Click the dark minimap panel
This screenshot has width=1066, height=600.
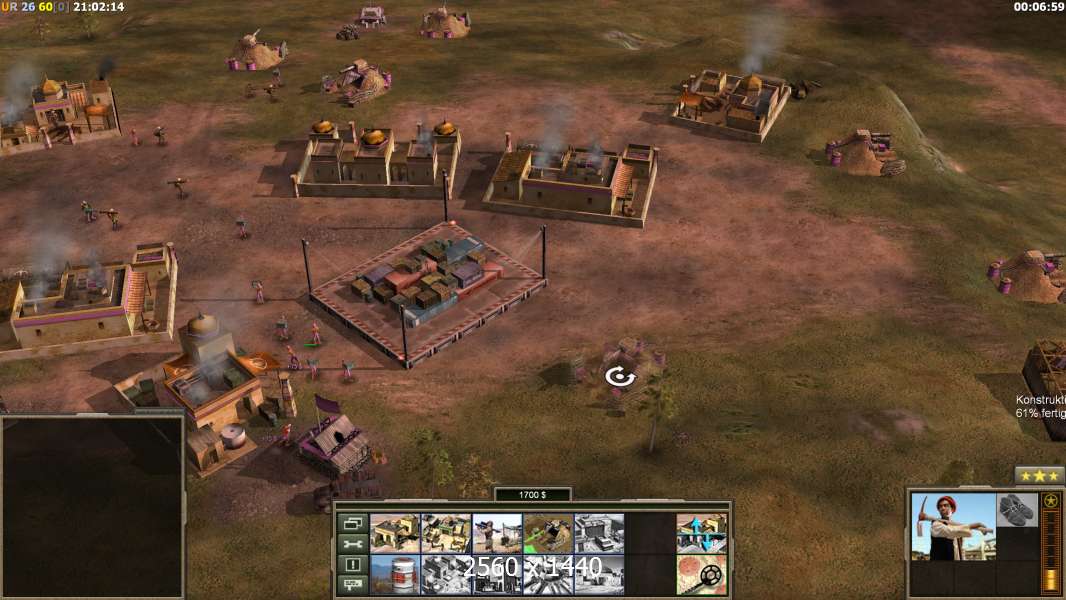point(92,506)
